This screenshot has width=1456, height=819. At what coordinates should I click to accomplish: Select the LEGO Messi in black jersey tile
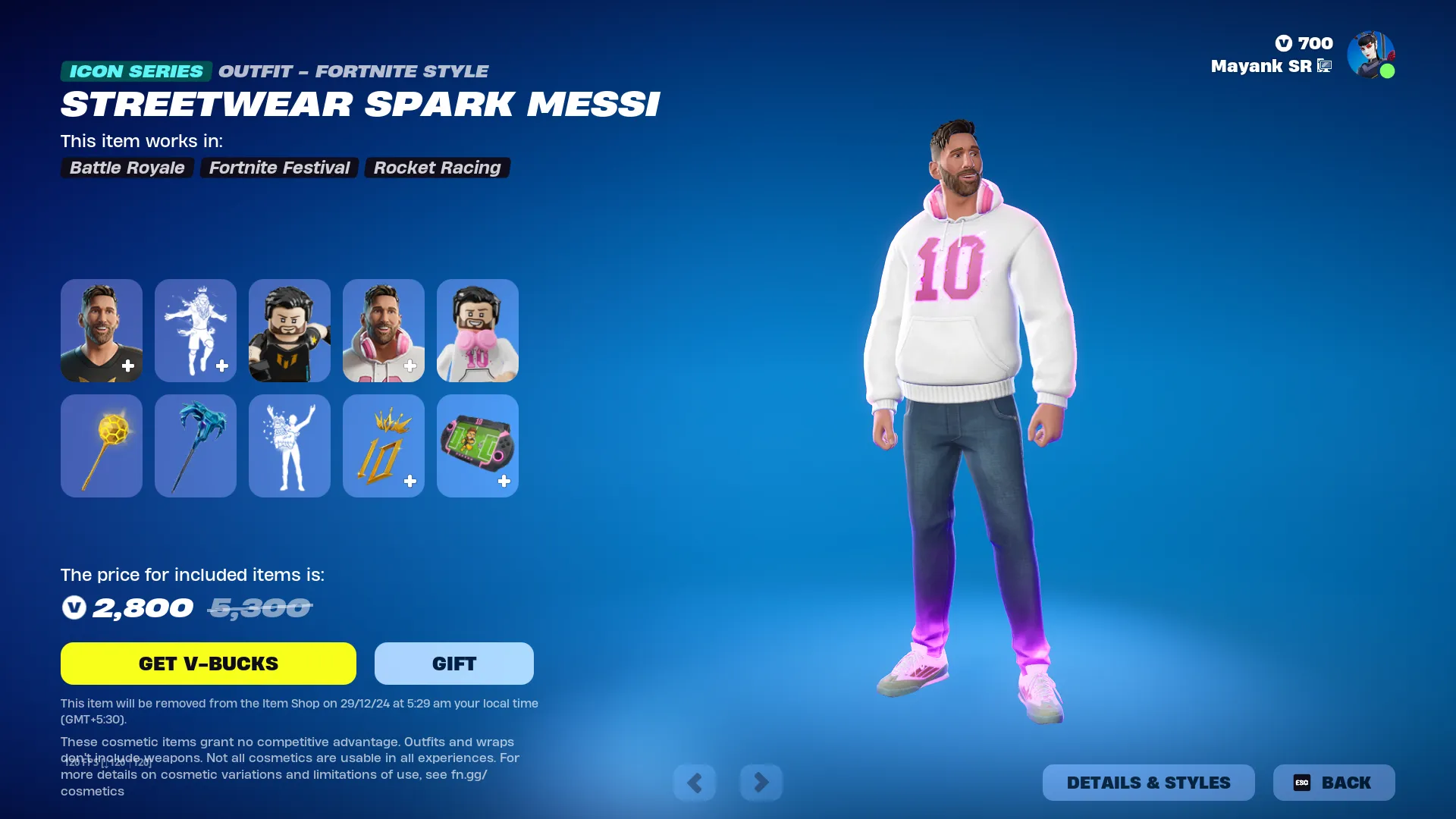coord(289,331)
